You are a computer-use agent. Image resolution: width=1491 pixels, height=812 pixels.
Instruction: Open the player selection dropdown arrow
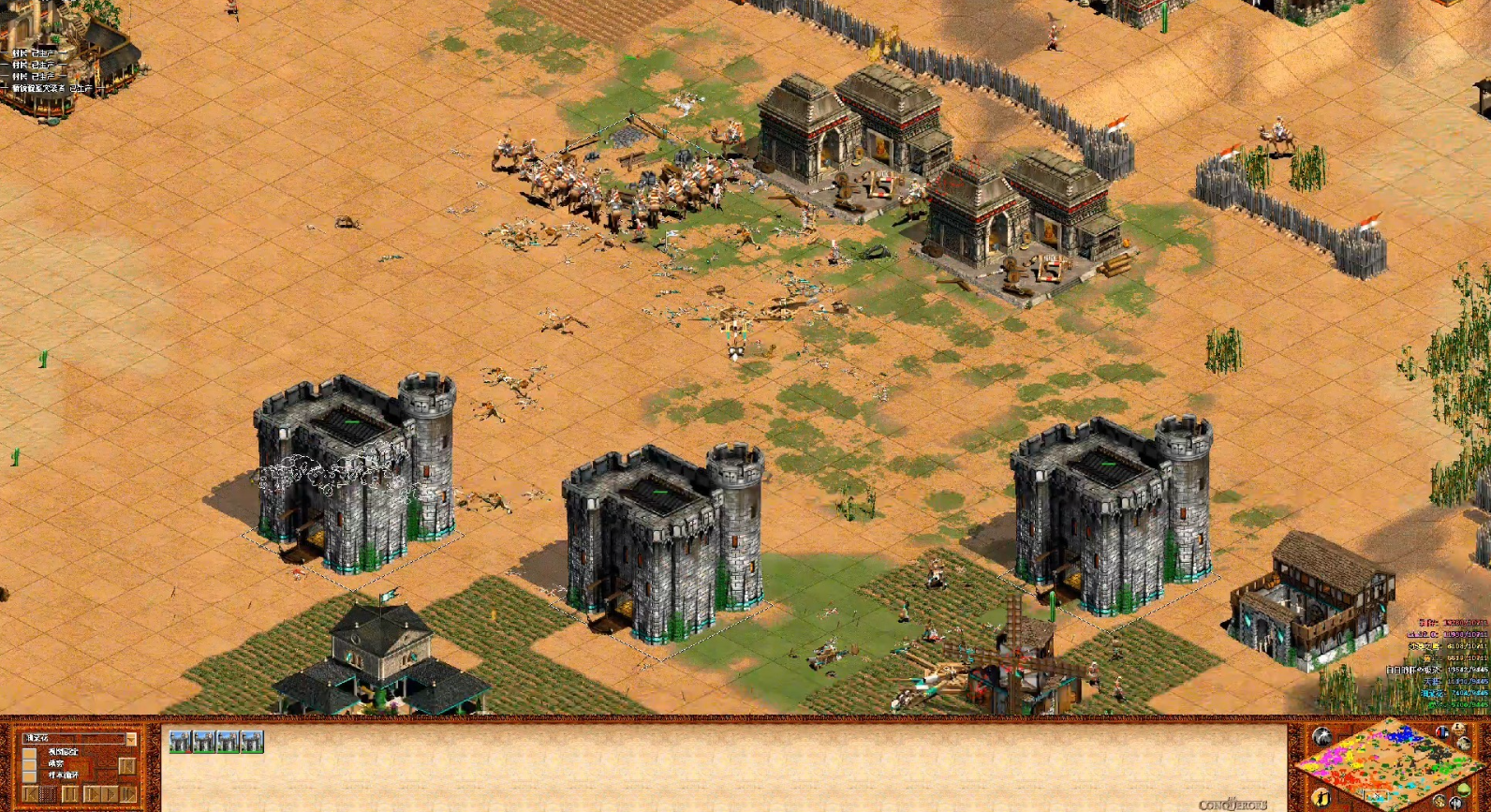pyautogui.click(x=130, y=739)
